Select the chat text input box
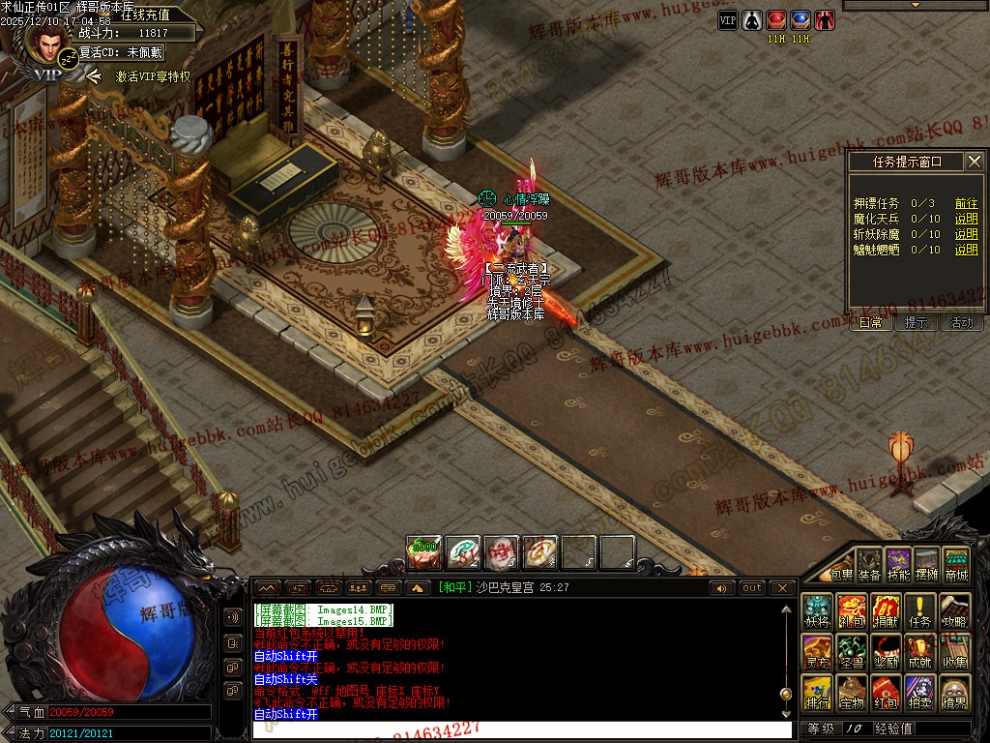This screenshot has height=743, width=990. click(520, 730)
